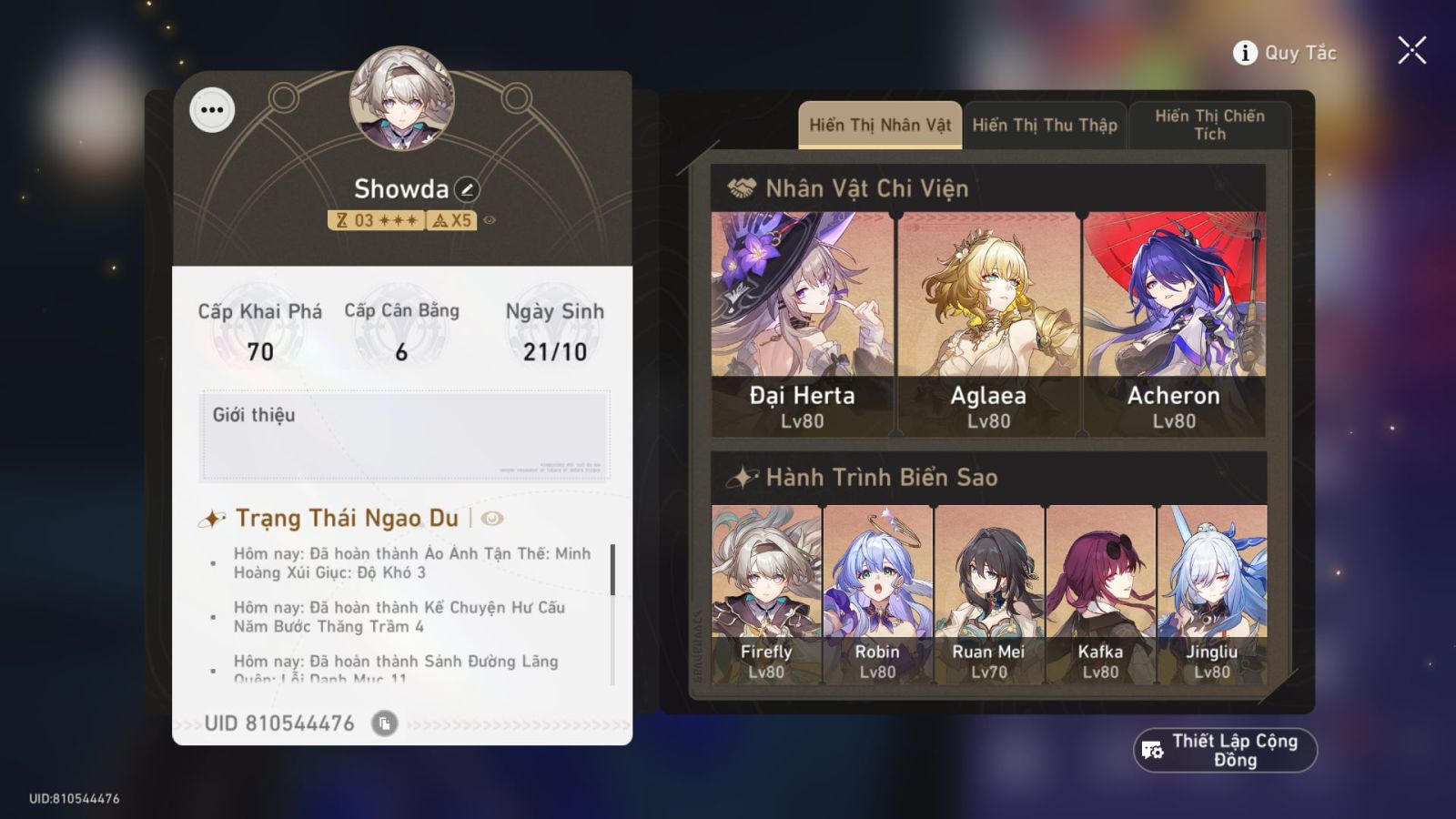Screen dimensions: 1456x819
Task: Click the Giới thiệu introduction text box
Action: click(409, 437)
